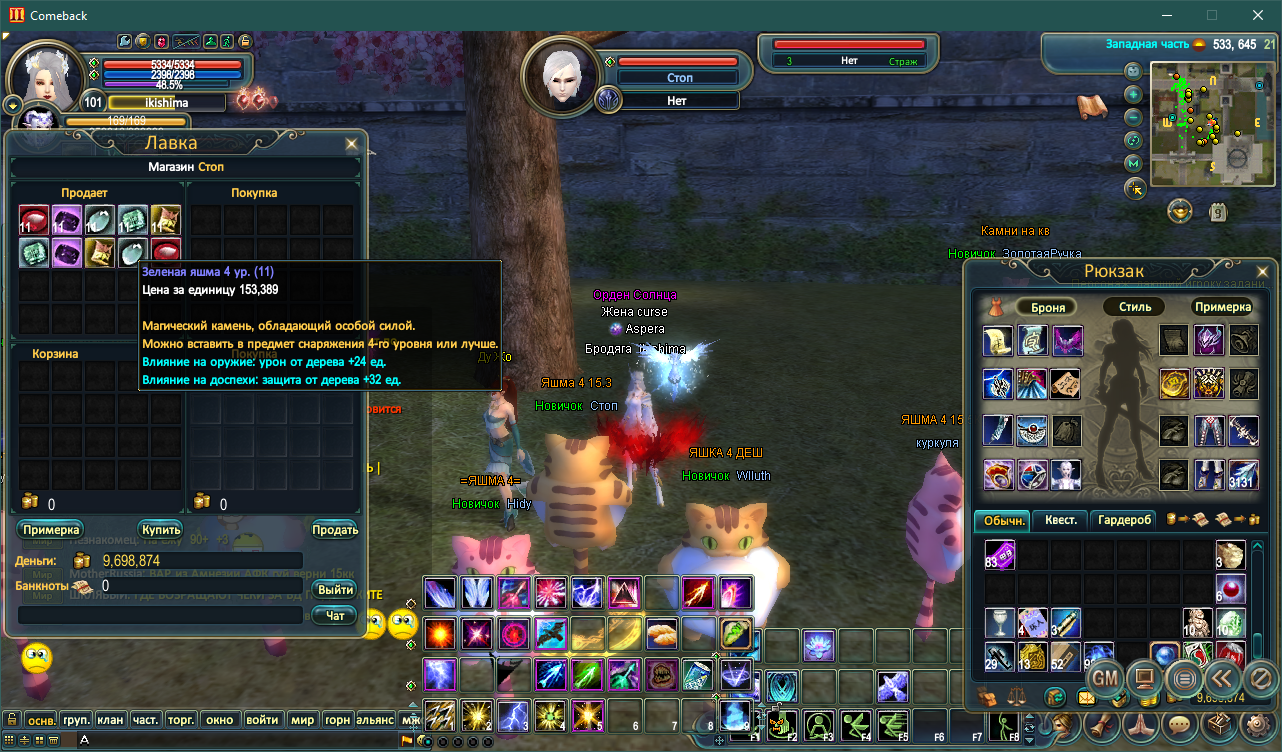Exit the shop with Выйти
Screen dimensions: 1282x752
pyautogui.click(x=335, y=589)
